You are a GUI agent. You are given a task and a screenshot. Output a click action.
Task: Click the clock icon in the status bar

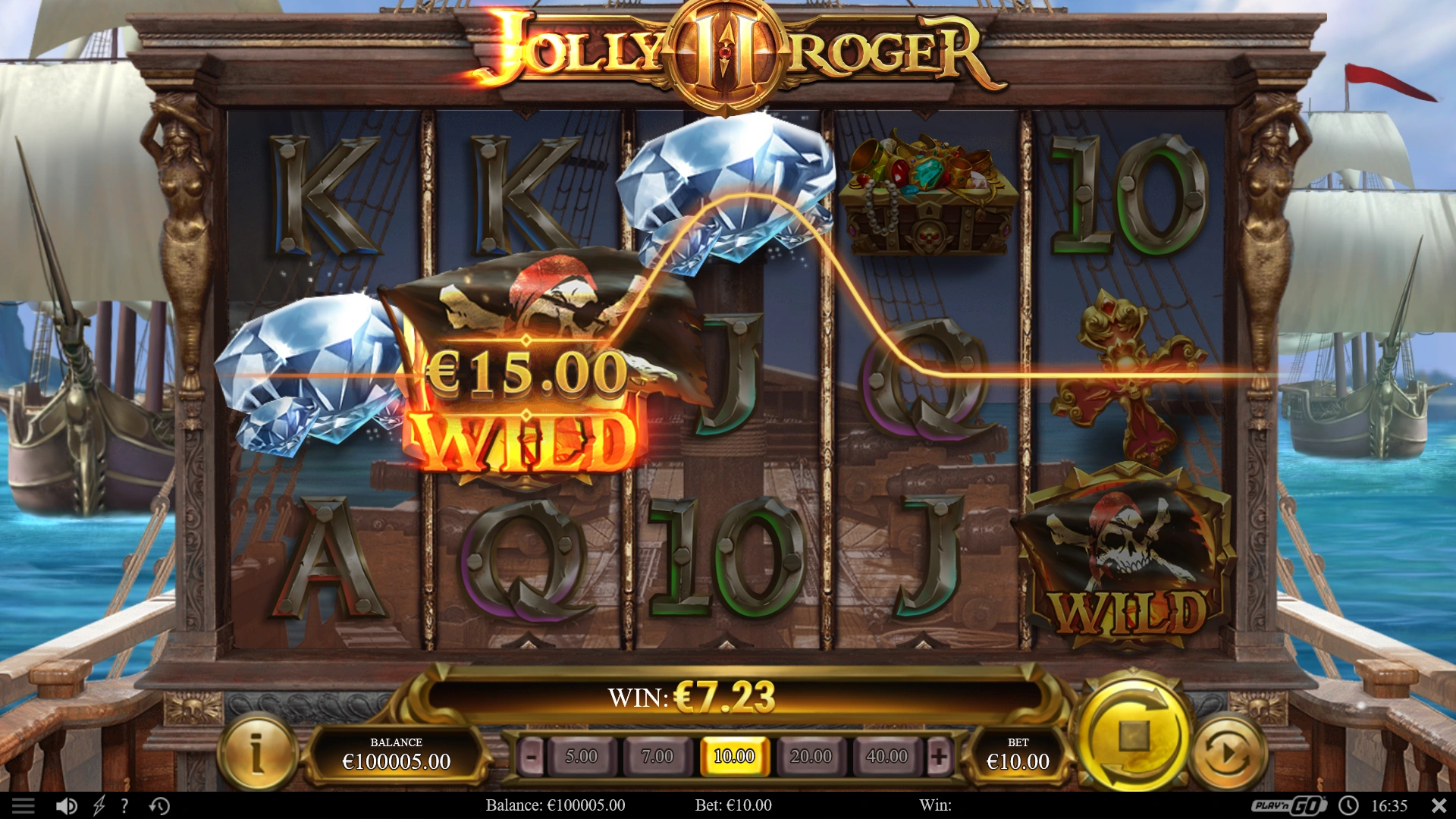click(x=1349, y=805)
